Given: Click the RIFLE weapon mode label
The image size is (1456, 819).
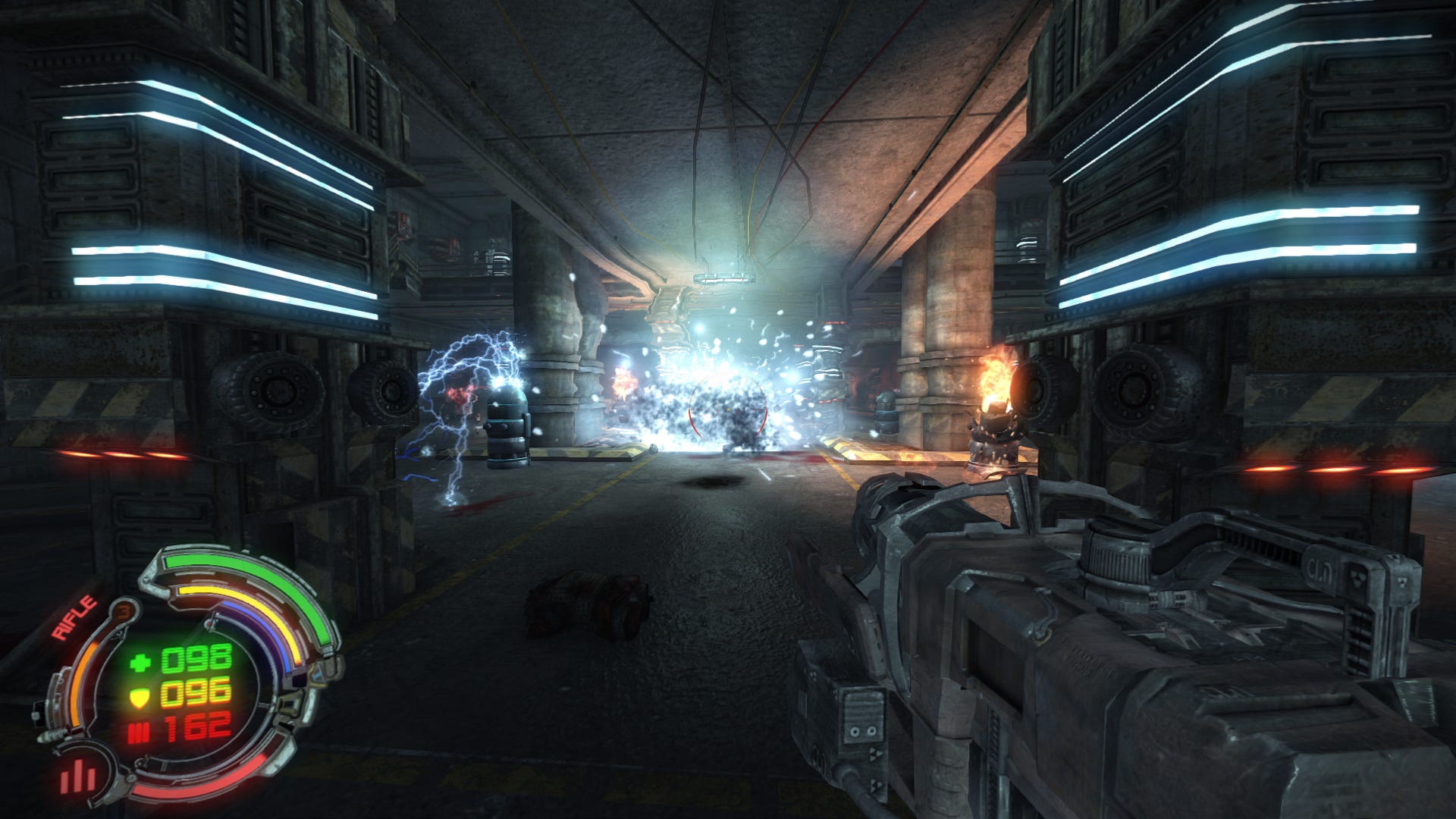Looking at the screenshot, I should (74, 619).
